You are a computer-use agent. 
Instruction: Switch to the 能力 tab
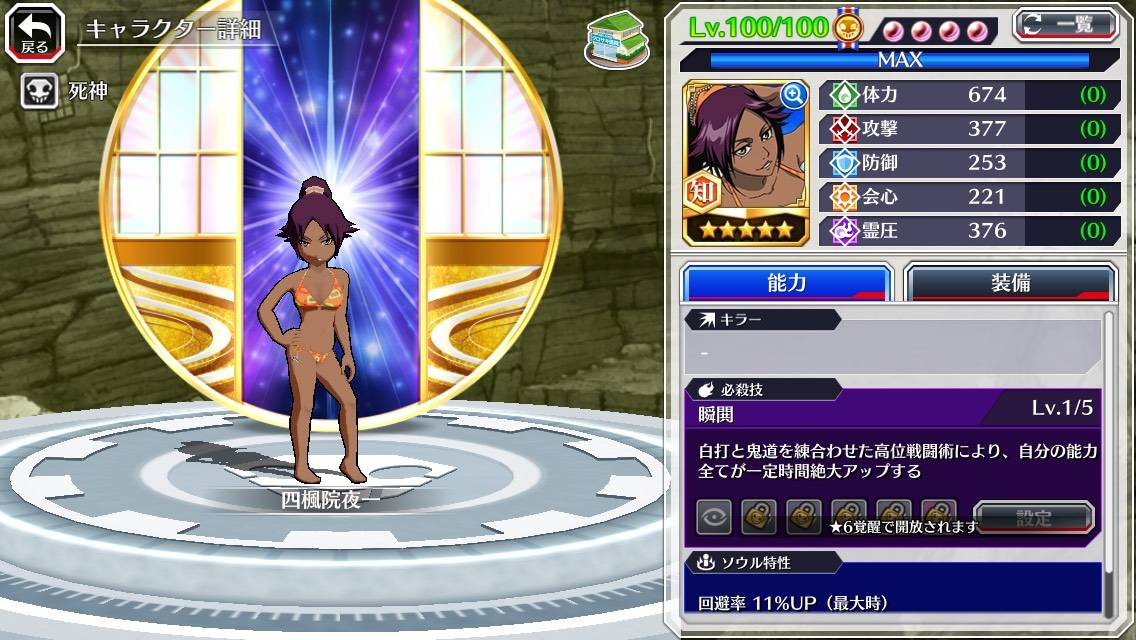click(x=786, y=283)
